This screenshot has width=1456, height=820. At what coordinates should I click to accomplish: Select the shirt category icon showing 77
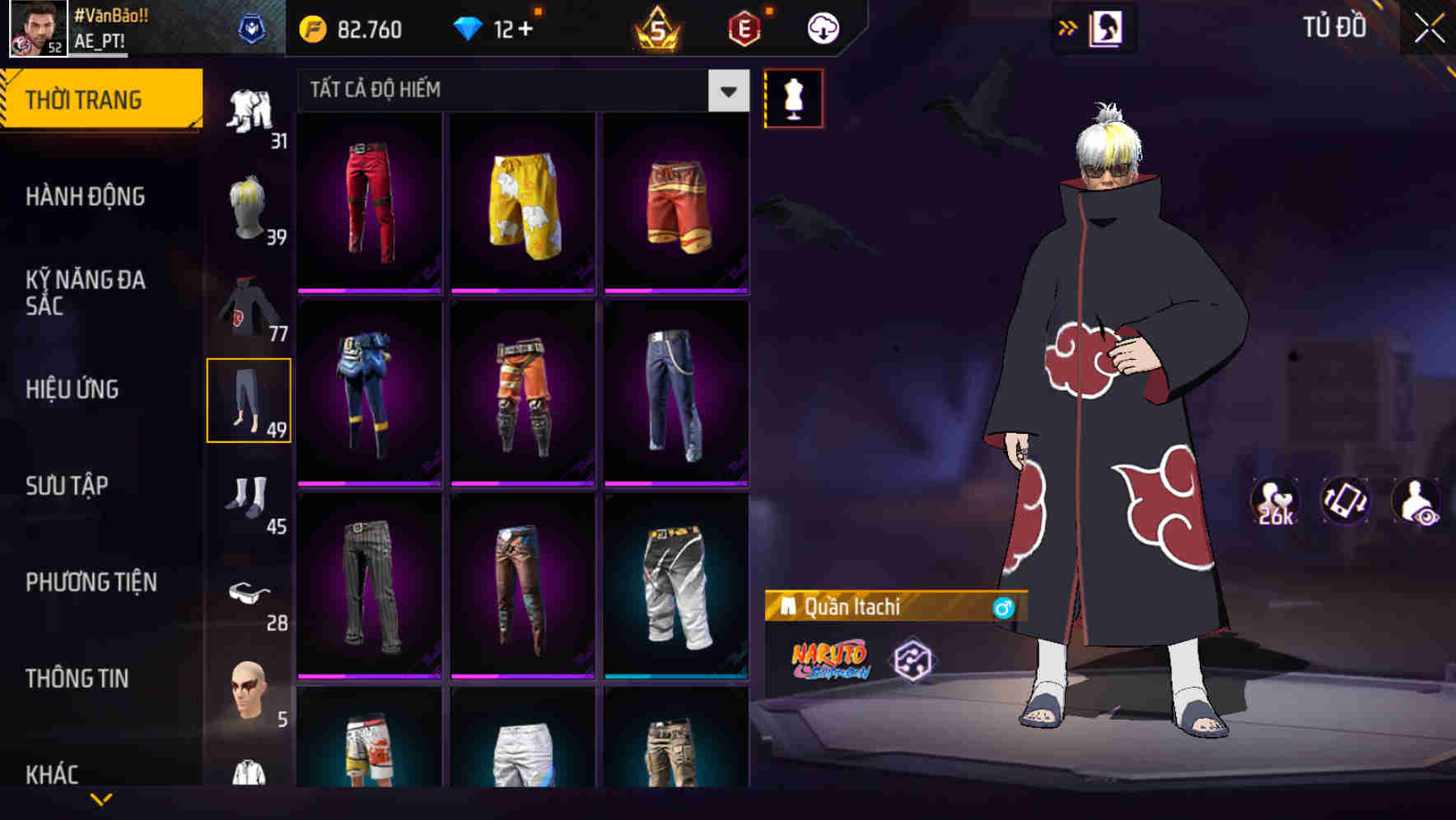point(251,309)
